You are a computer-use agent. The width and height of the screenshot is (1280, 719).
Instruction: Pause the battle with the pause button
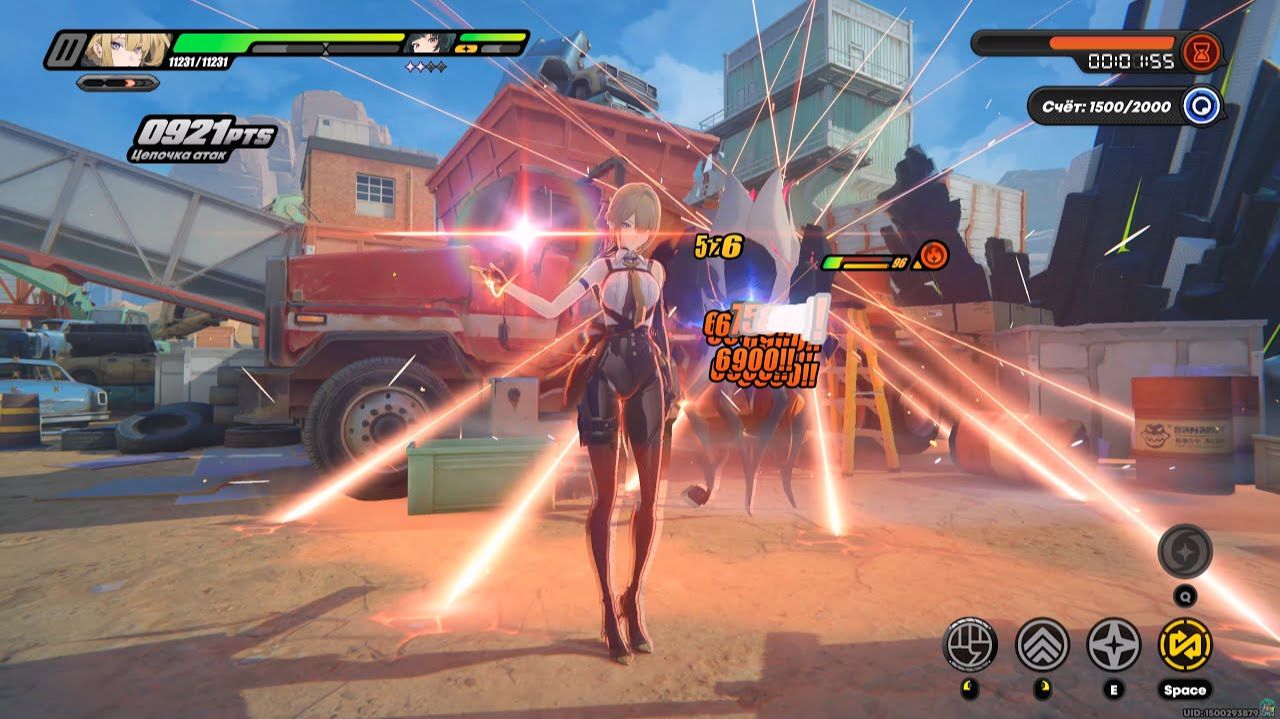click(x=68, y=50)
